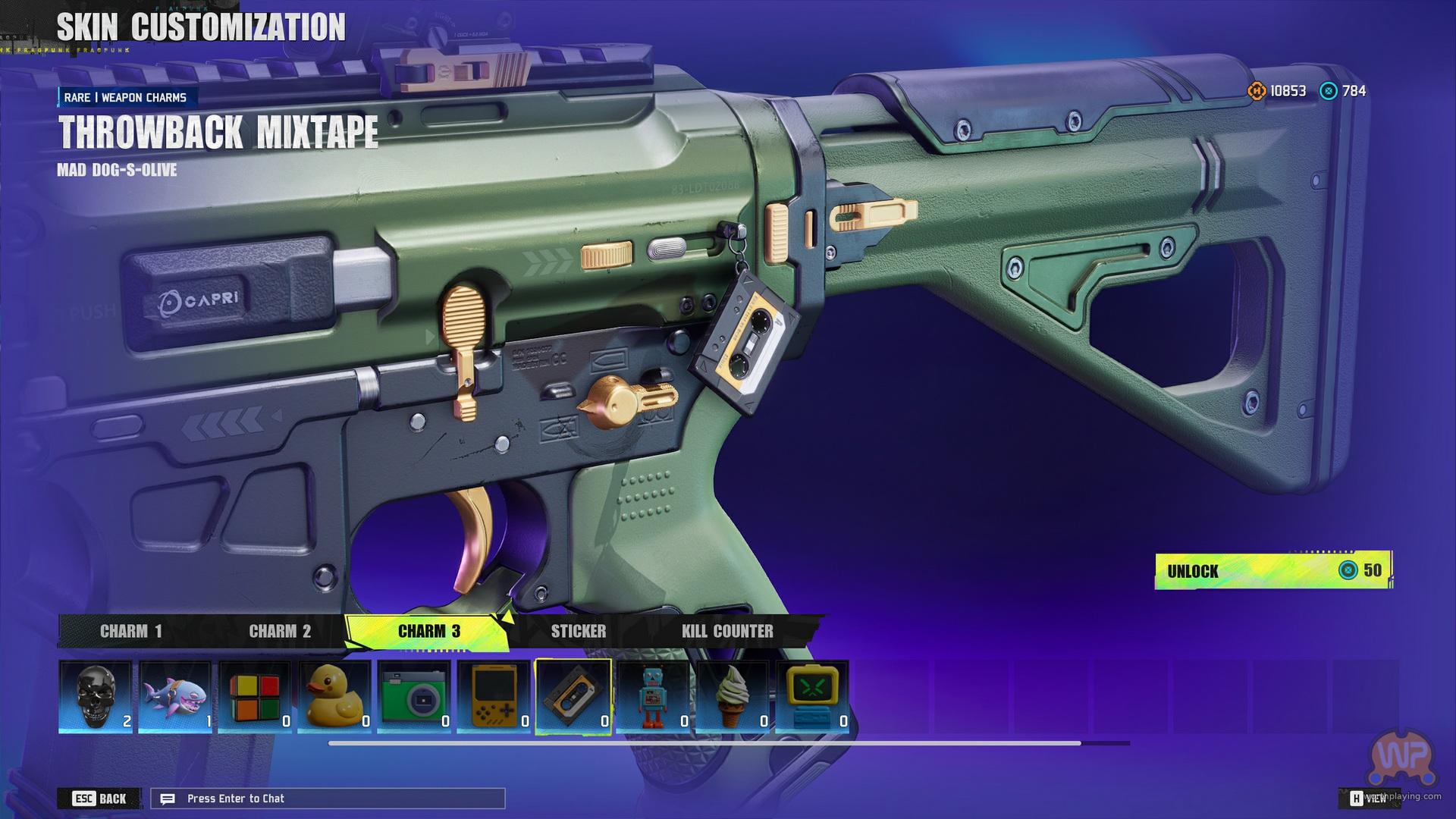Go back with the Back button
1456x819 pixels.
click(99, 799)
